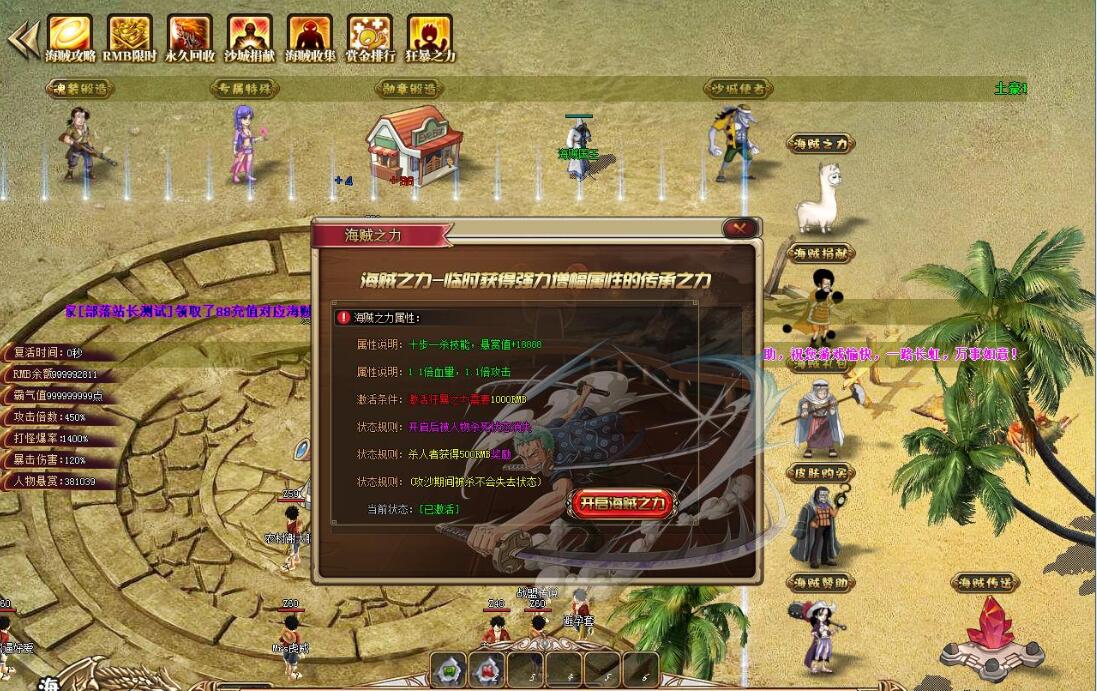
Task: Activate the 狂暴之力 icon
Action: click(x=430, y=35)
